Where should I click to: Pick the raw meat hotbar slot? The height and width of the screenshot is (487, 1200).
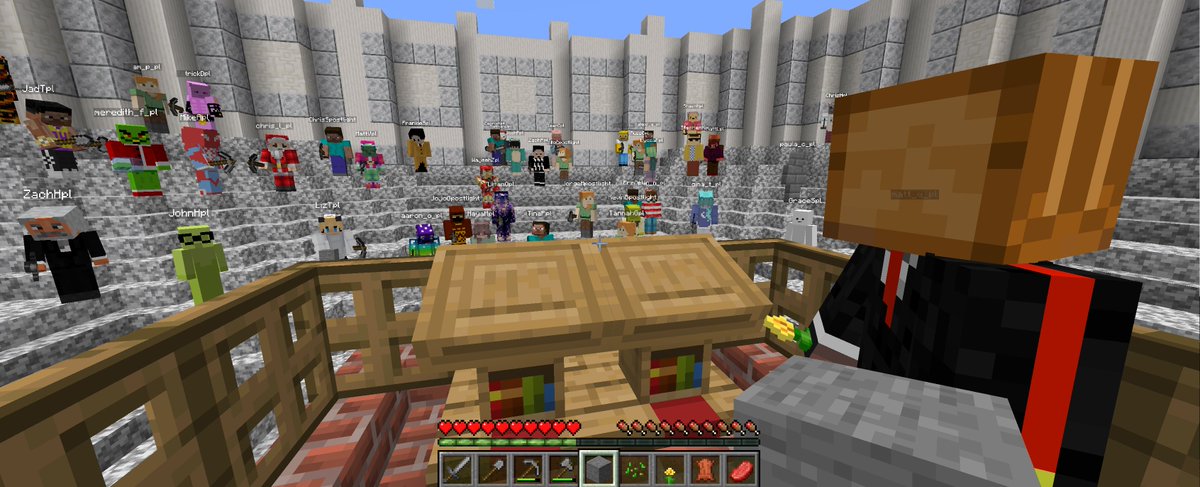(740, 468)
